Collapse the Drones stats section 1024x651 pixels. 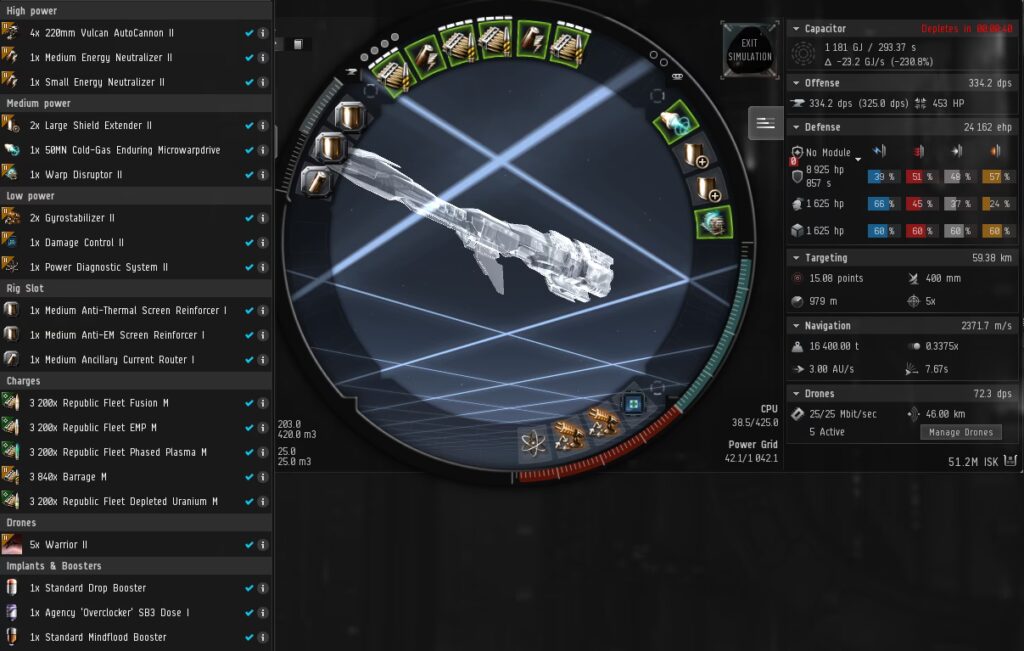795,394
